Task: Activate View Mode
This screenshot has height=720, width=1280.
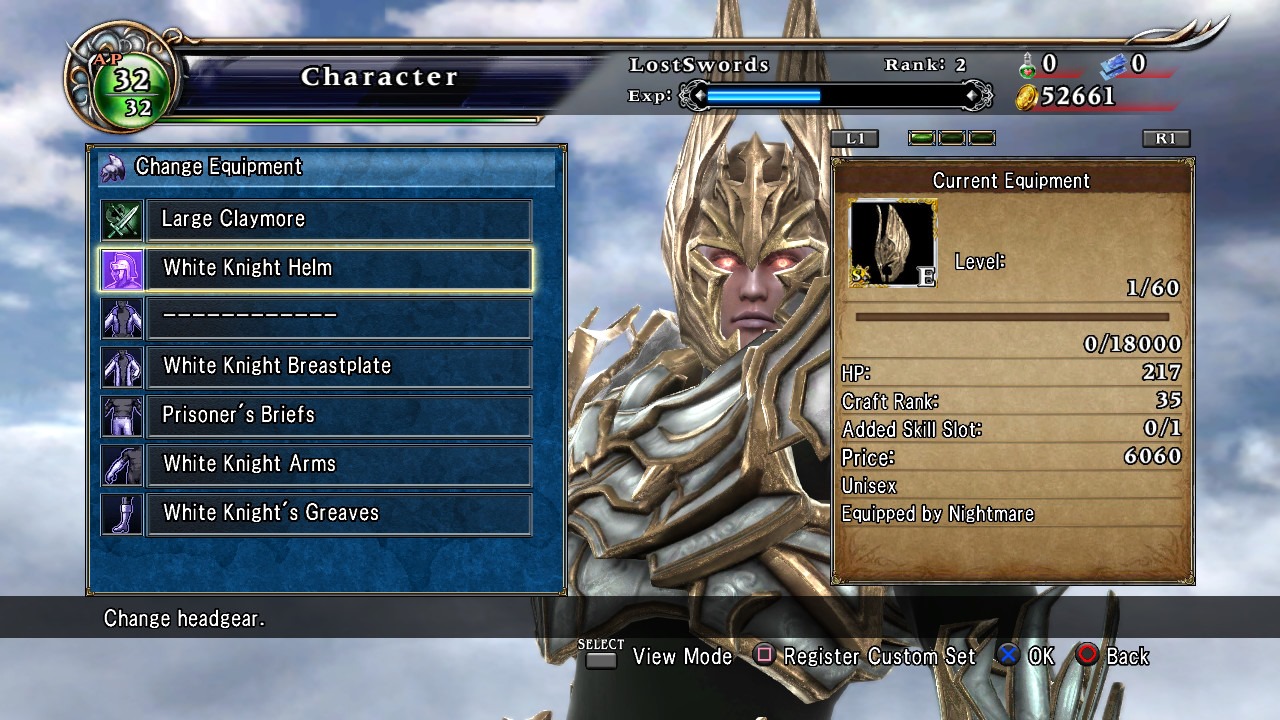Action: [x=660, y=656]
